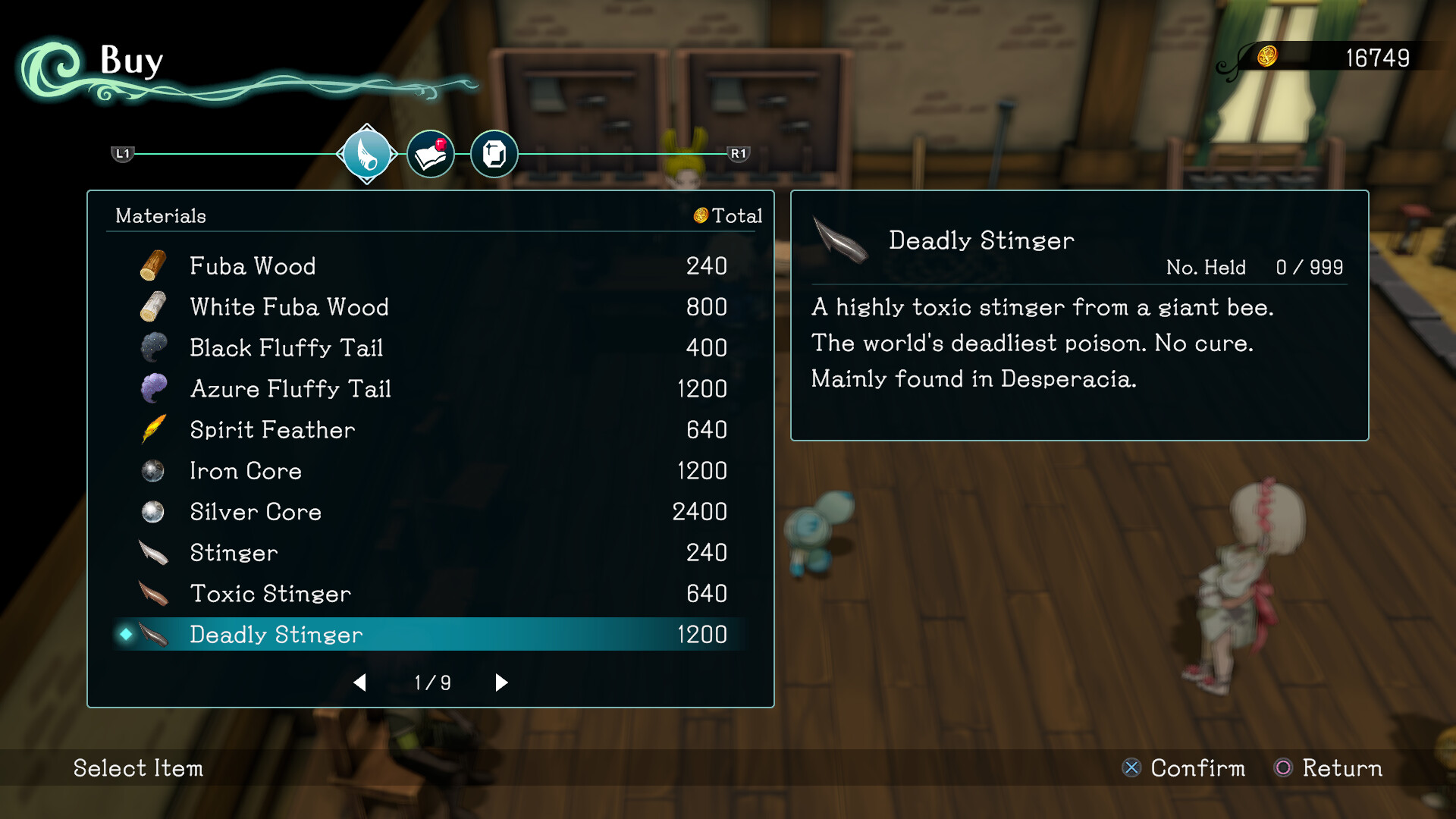This screenshot has width=1456, height=819.
Task: Expand the Materials list header
Action: [x=160, y=215]
